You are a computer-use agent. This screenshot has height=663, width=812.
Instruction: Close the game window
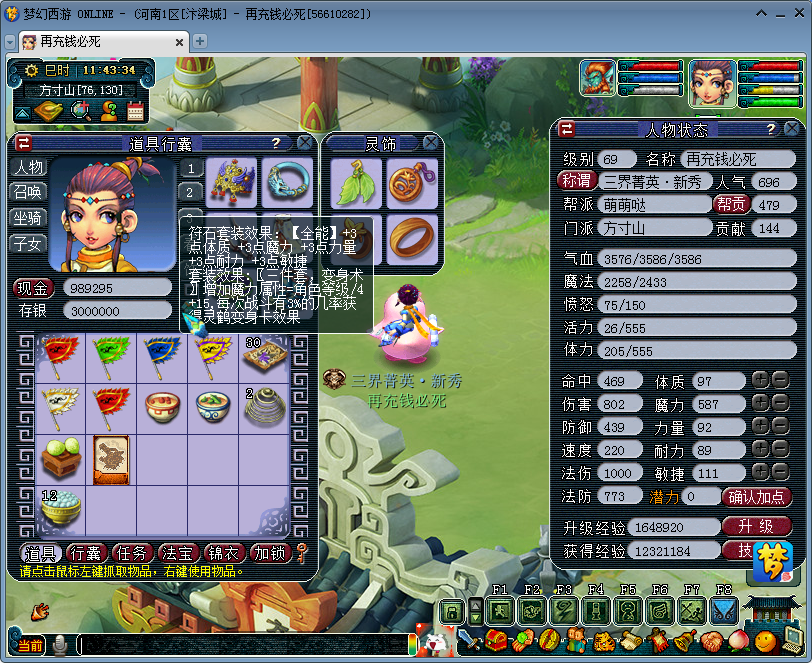click(797, 15)
